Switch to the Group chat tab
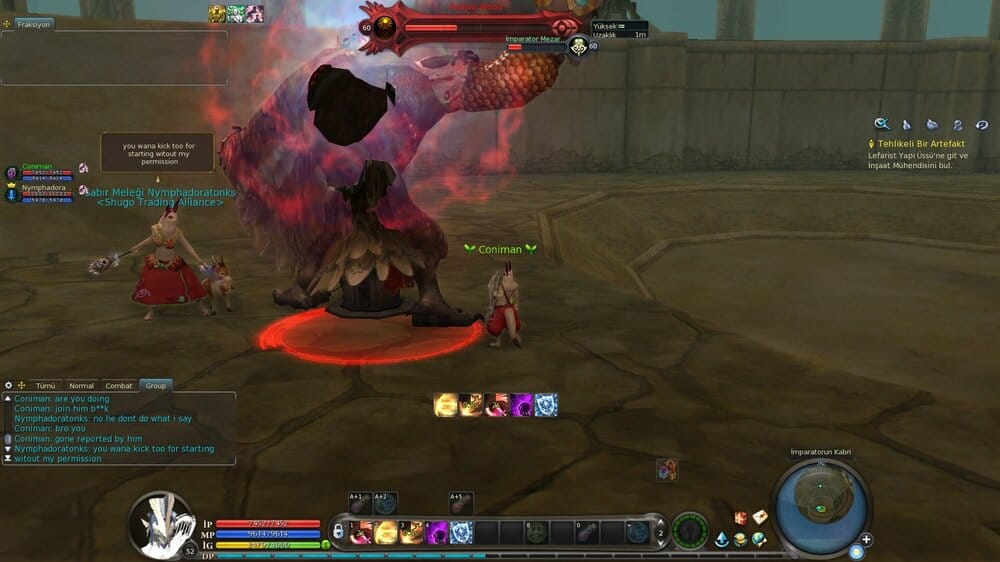The height and width of the screenshot is (562, 1000). point(155,385)
